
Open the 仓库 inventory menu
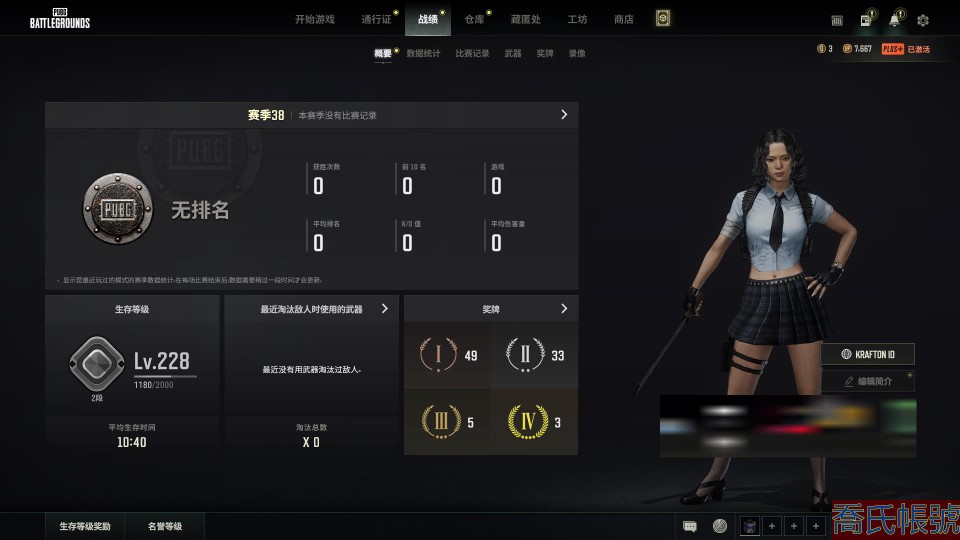point(474,19)
